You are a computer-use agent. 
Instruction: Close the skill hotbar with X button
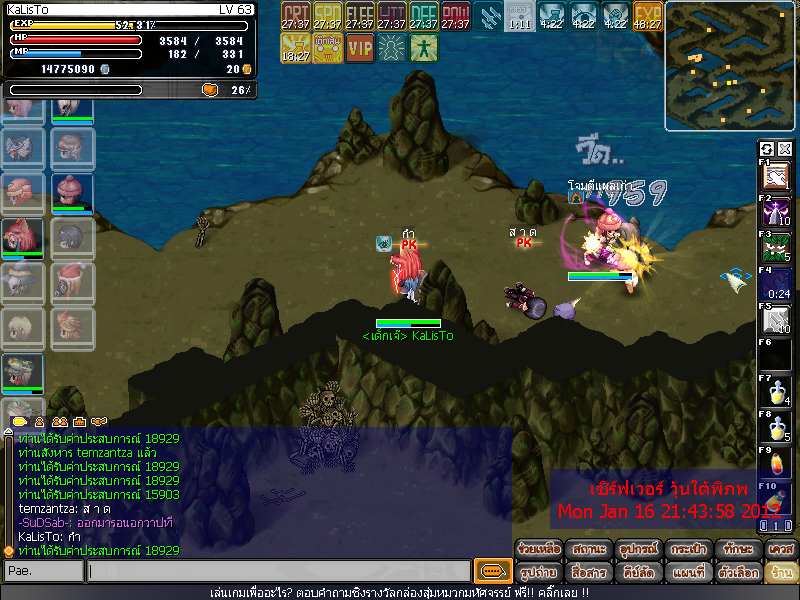[785, 149]
